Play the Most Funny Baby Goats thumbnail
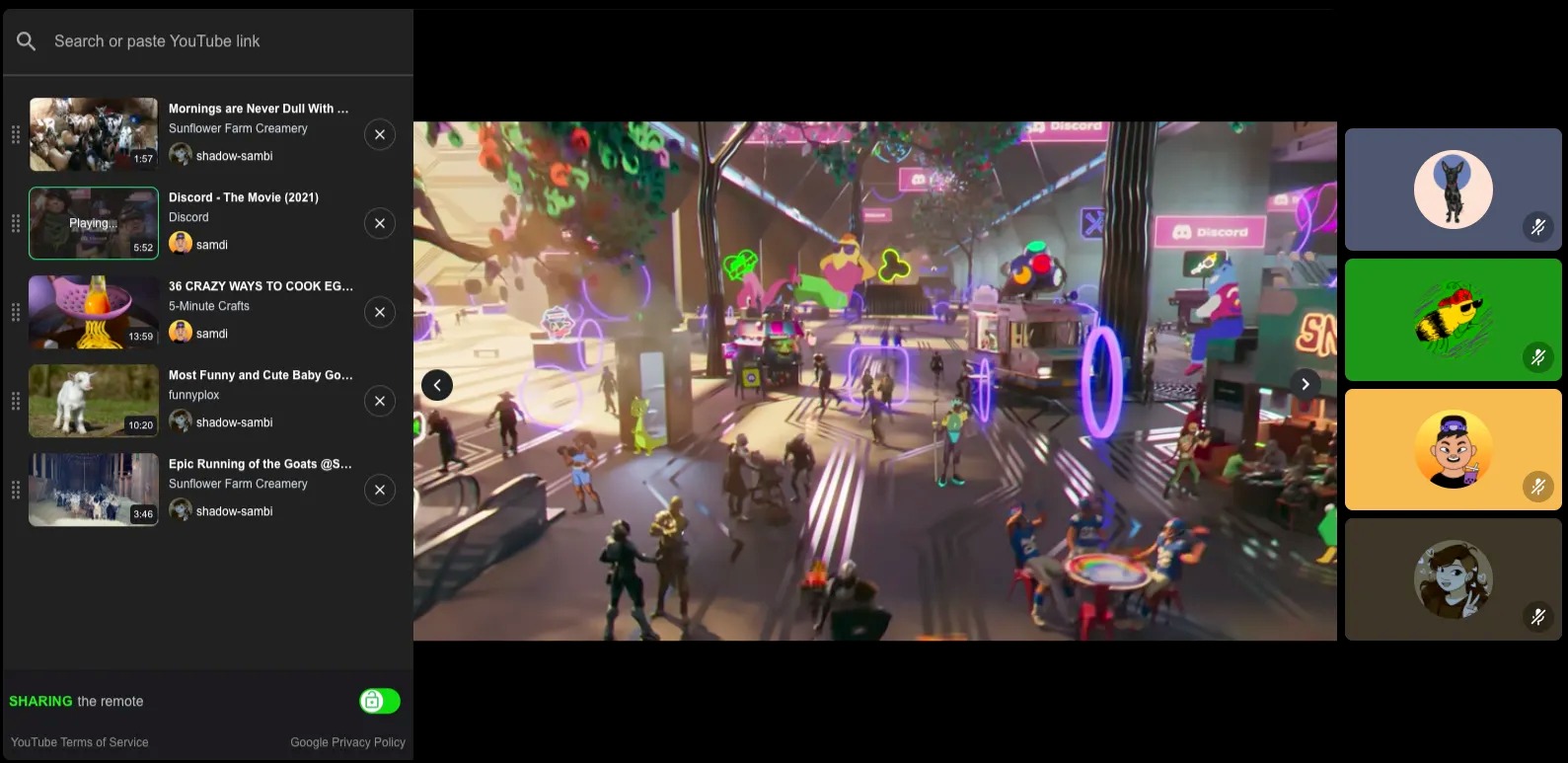 coord(94,401)
